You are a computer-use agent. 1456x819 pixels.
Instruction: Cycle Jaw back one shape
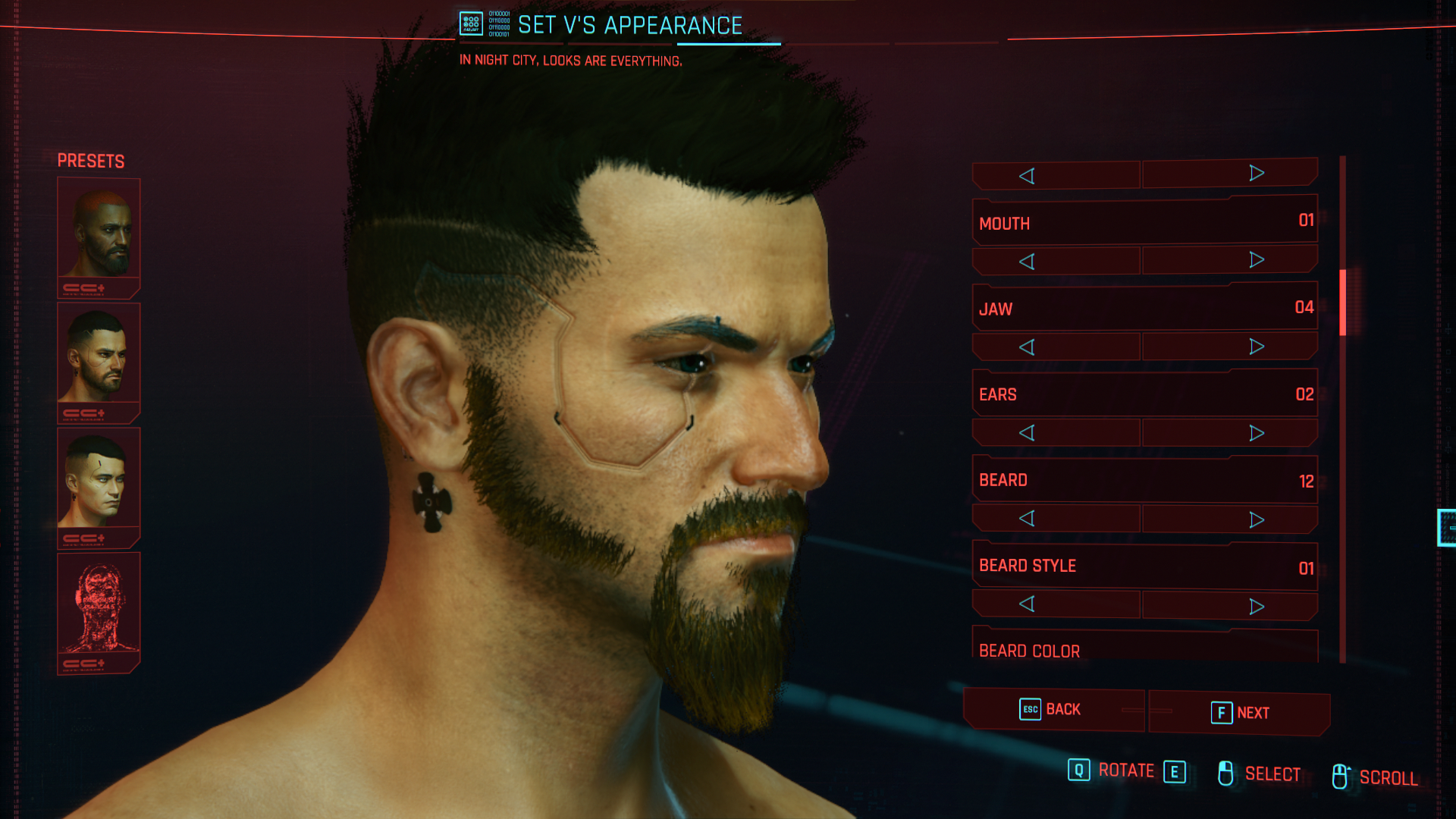click(x=1027, y=347)
